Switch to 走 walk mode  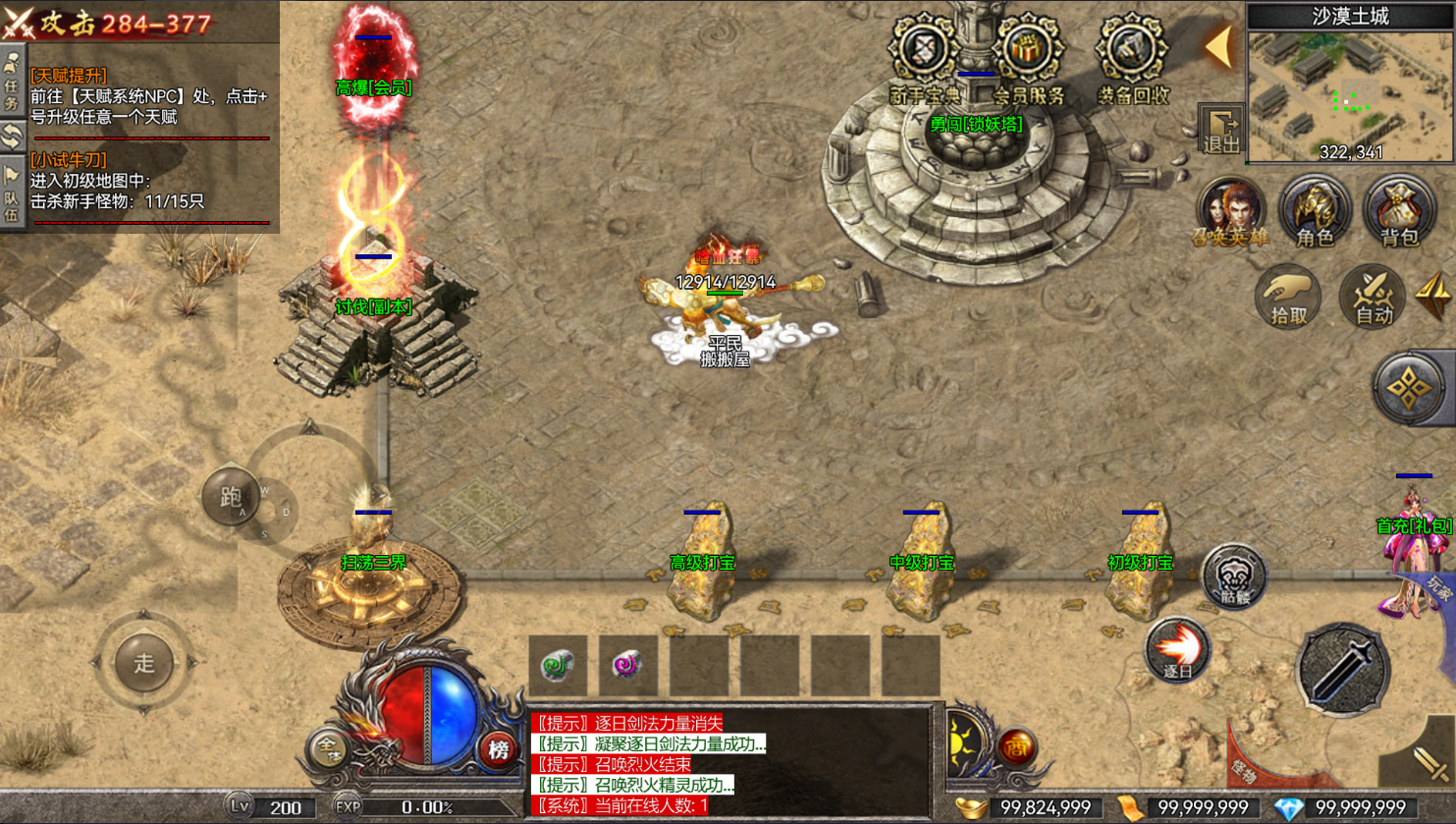click(144, 663)
